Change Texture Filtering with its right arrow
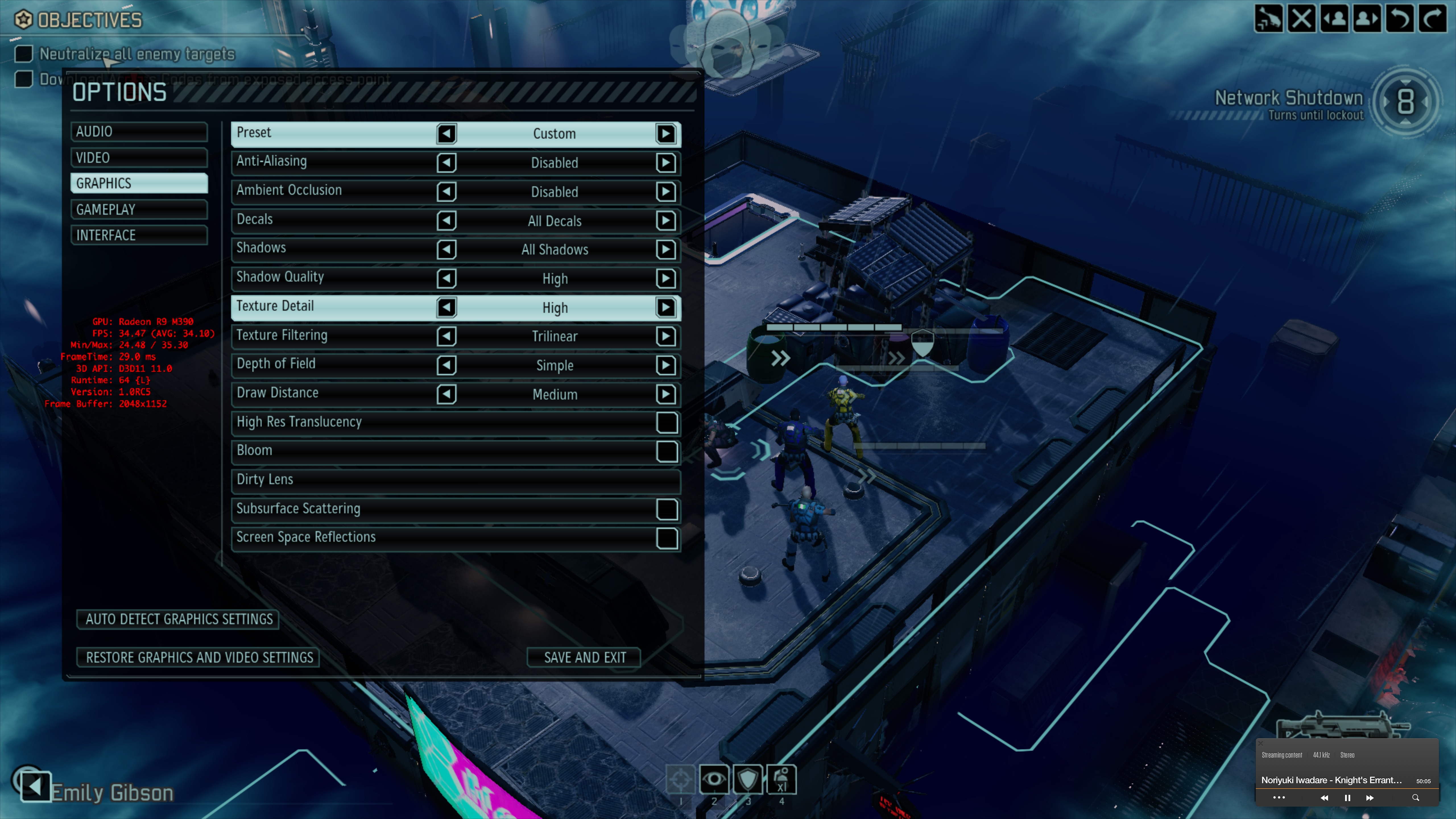Image resolution: width=1456 pixels, height=819 pixels. point(665,336)
